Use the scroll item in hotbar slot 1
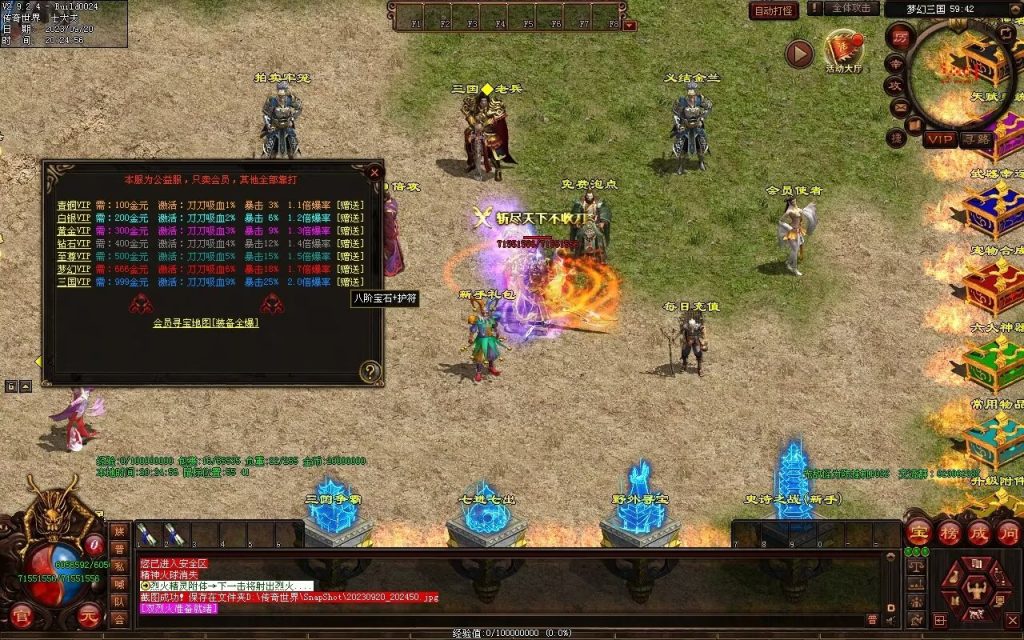Image resolution: width=1024 pixels, height=640 pixels. (147, 535)
